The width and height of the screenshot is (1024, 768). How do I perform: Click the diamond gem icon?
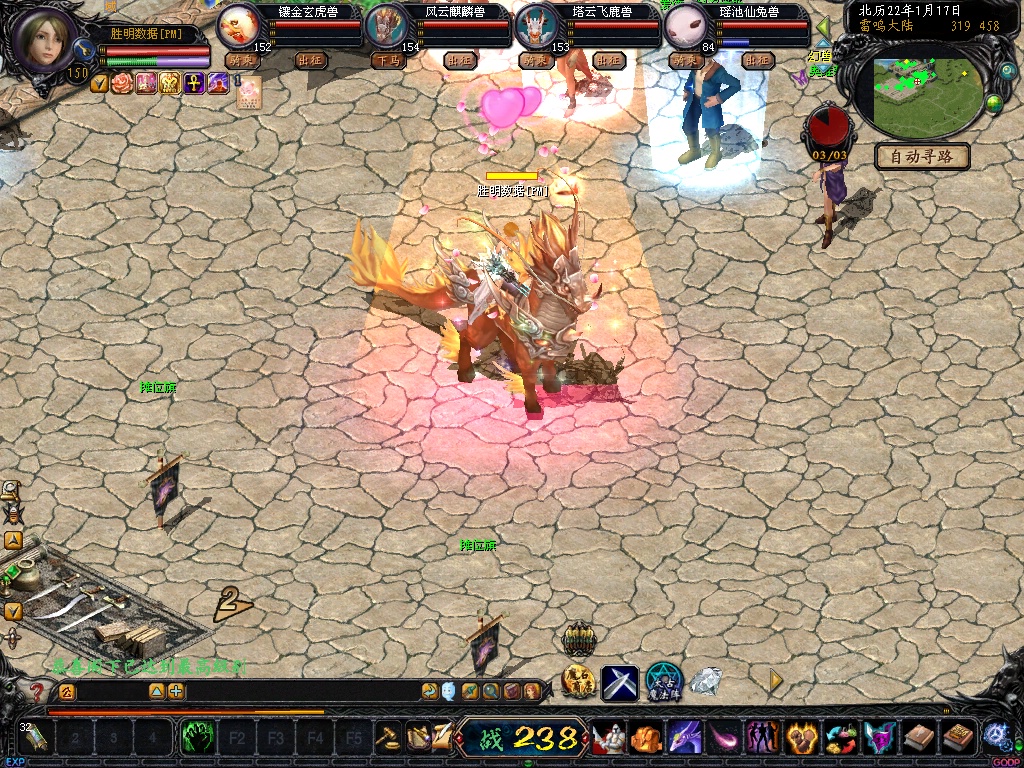point(707,681)
